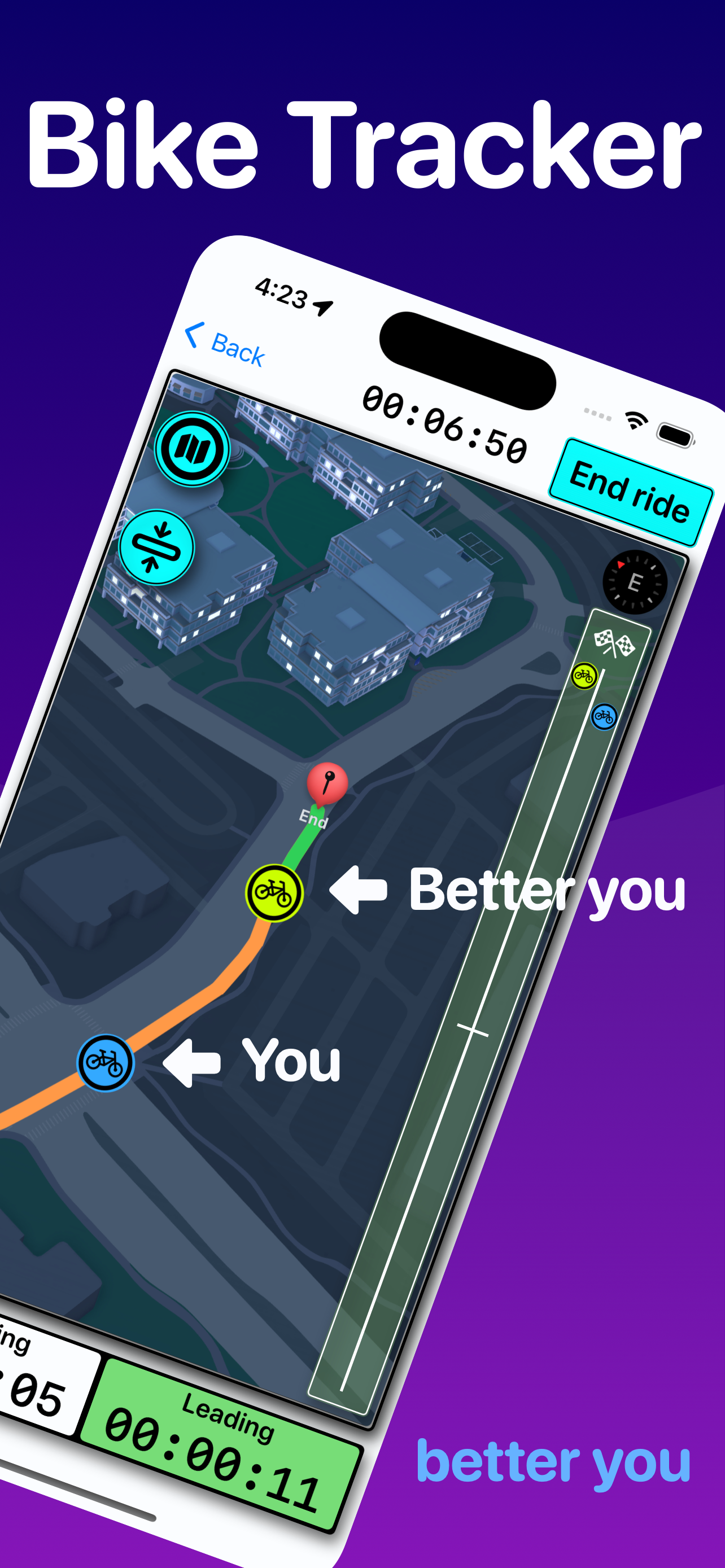
Task: Toggle map auto-centering with the compress arrows button
Action: [157, 547]
